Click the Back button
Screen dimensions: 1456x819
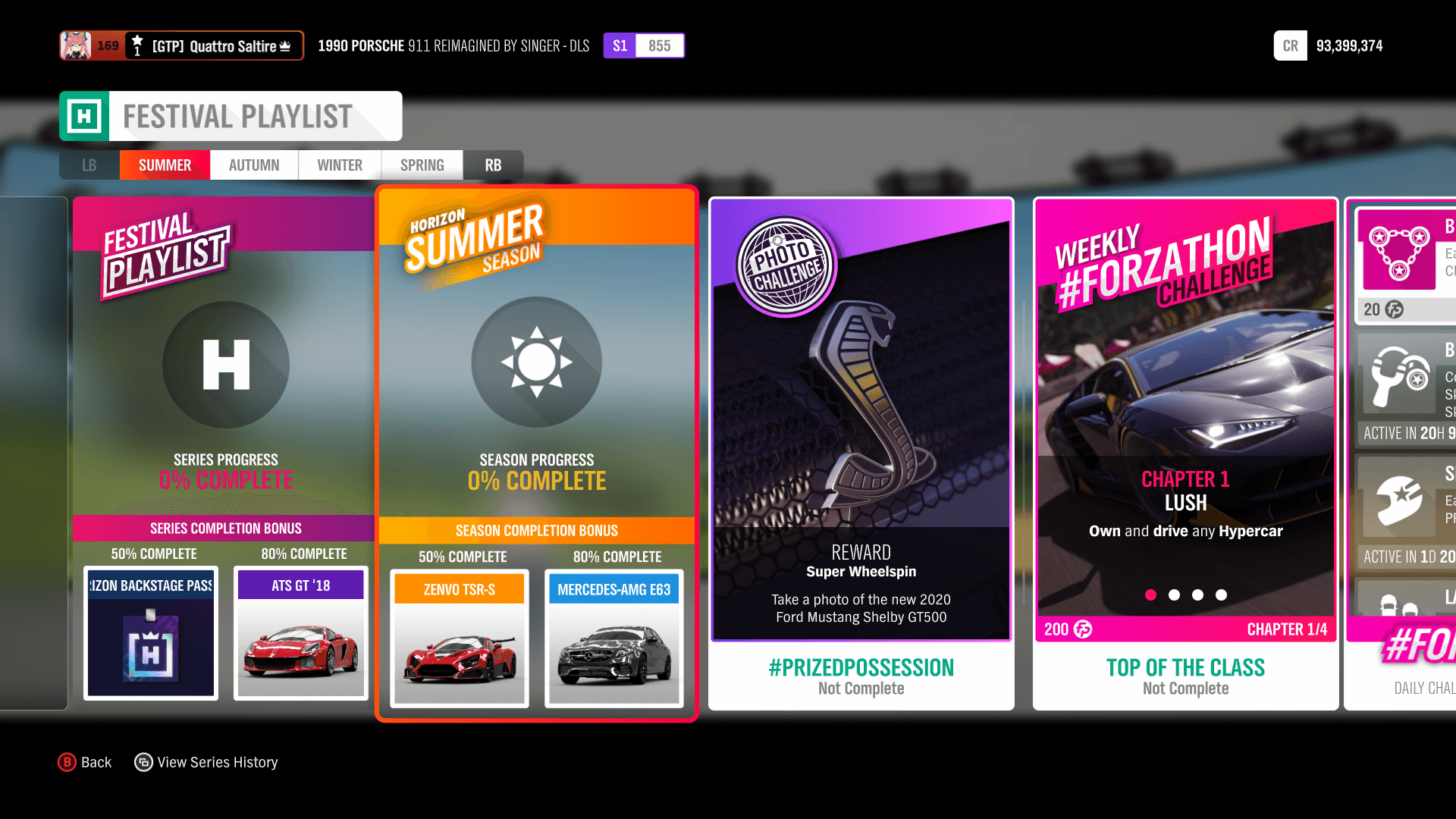point(85,762)
